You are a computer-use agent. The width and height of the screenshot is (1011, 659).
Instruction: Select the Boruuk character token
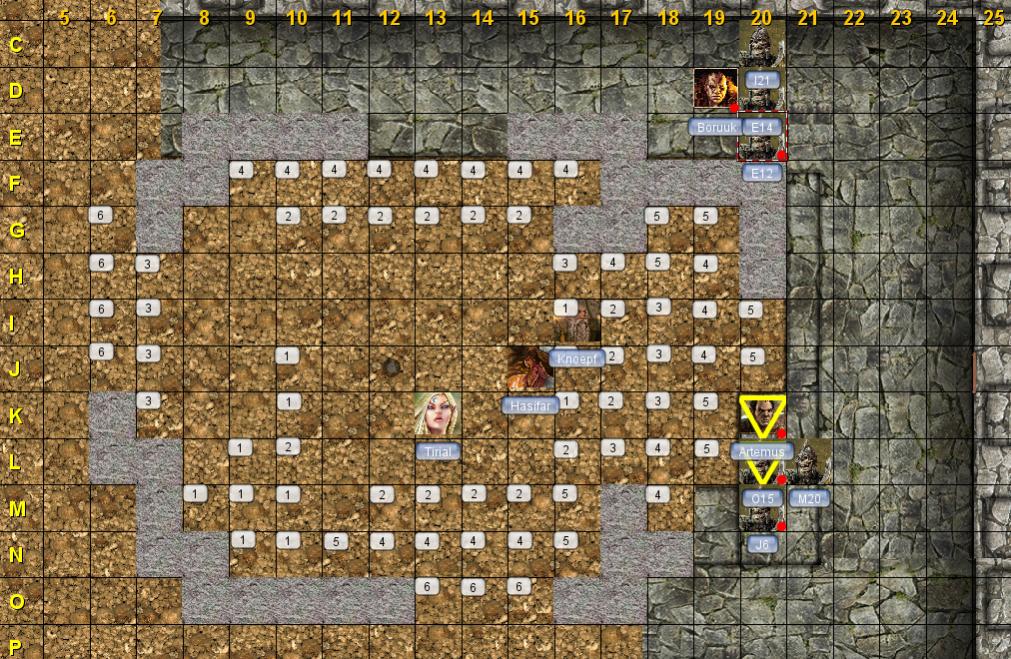715,90
